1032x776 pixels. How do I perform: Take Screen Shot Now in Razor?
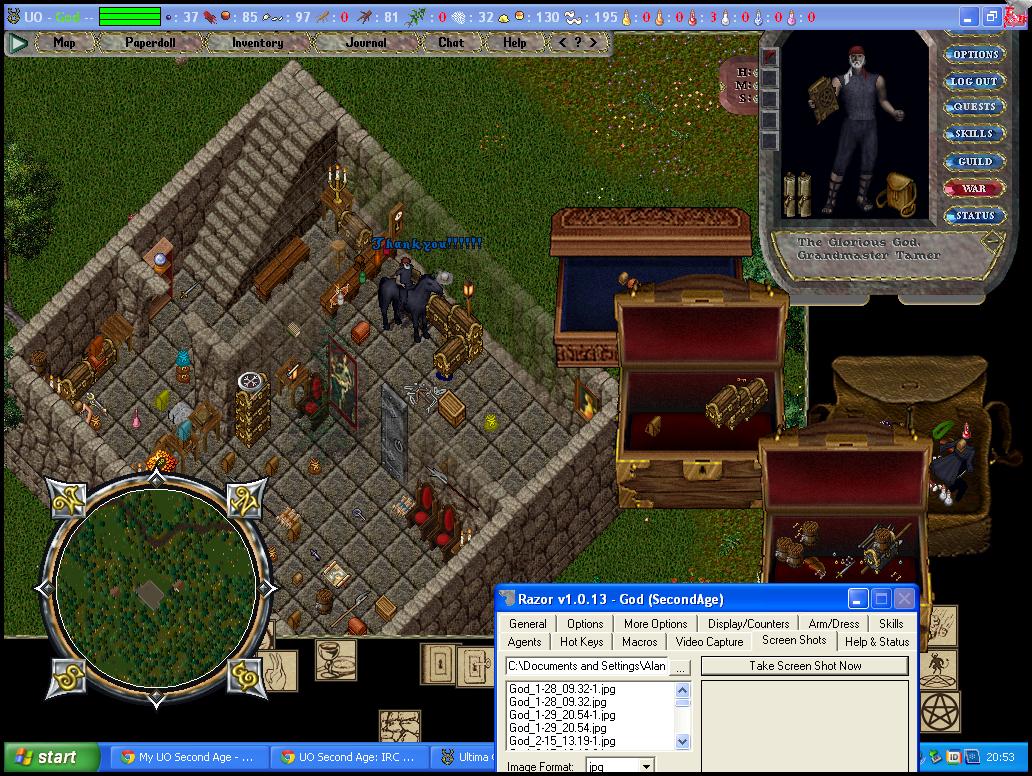805,666
